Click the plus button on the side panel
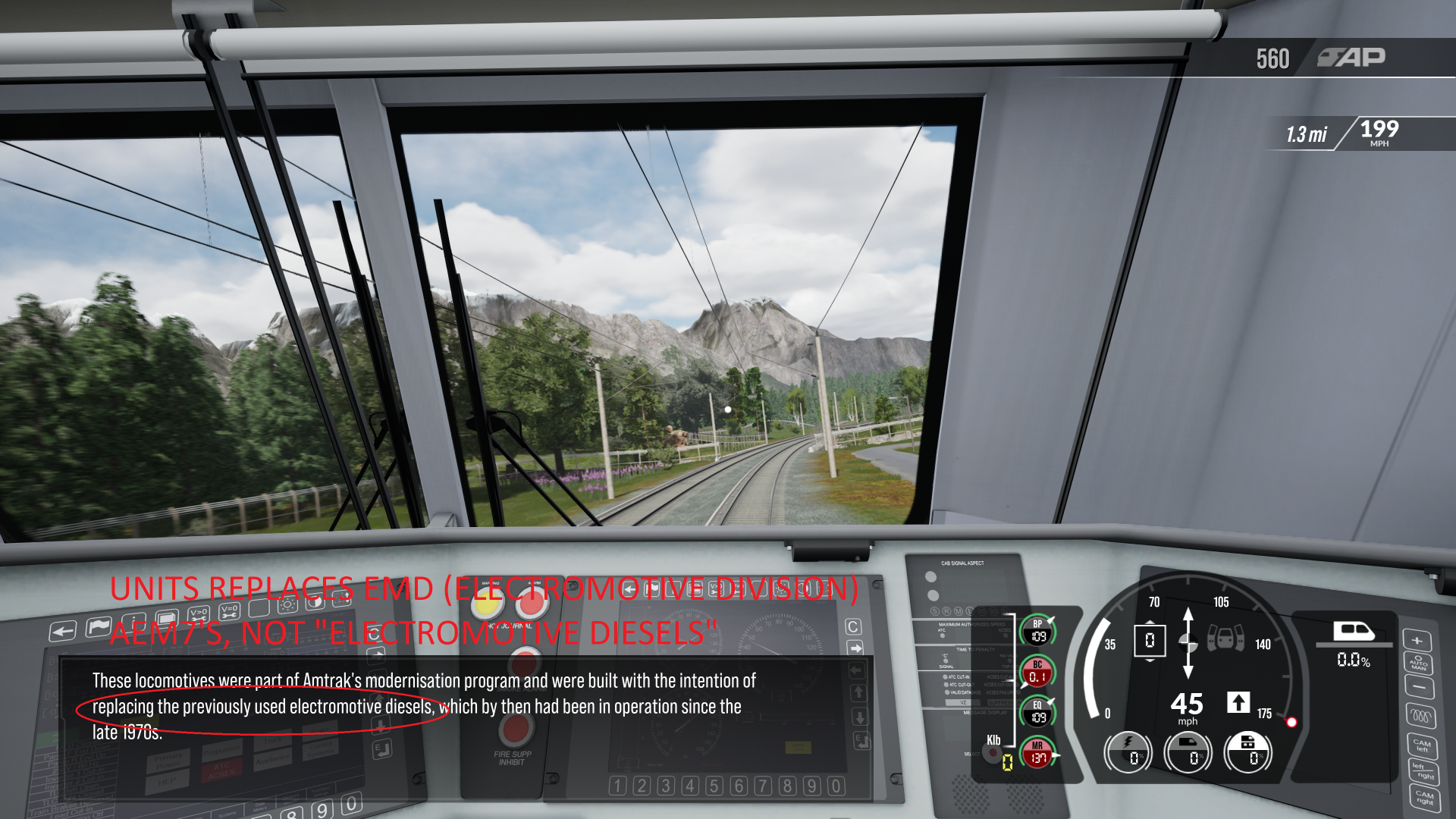This screenshot has width=1456, height=819. pos(1416,641)
